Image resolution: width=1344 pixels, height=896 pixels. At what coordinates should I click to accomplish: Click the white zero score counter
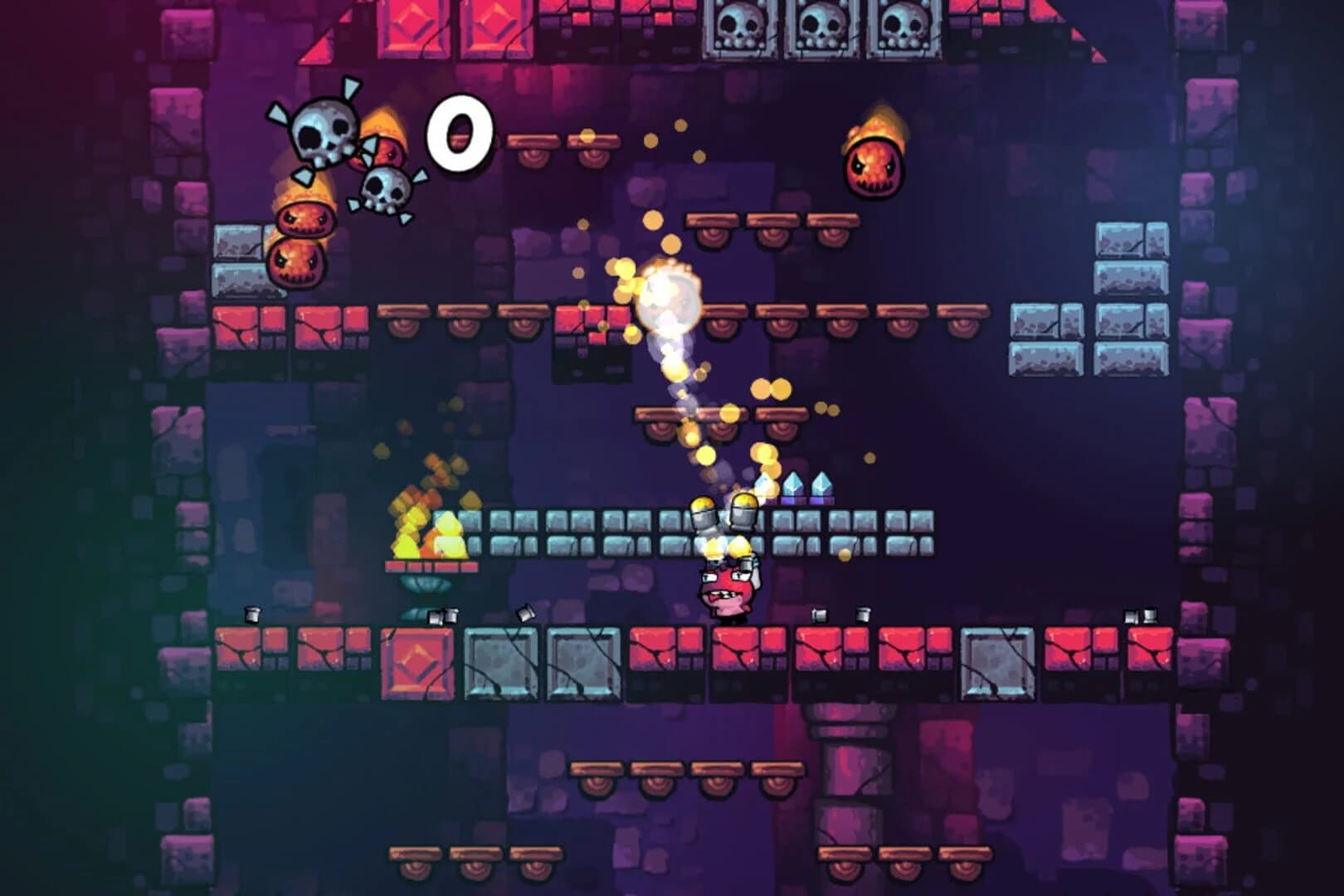click(x=460, y=133)
